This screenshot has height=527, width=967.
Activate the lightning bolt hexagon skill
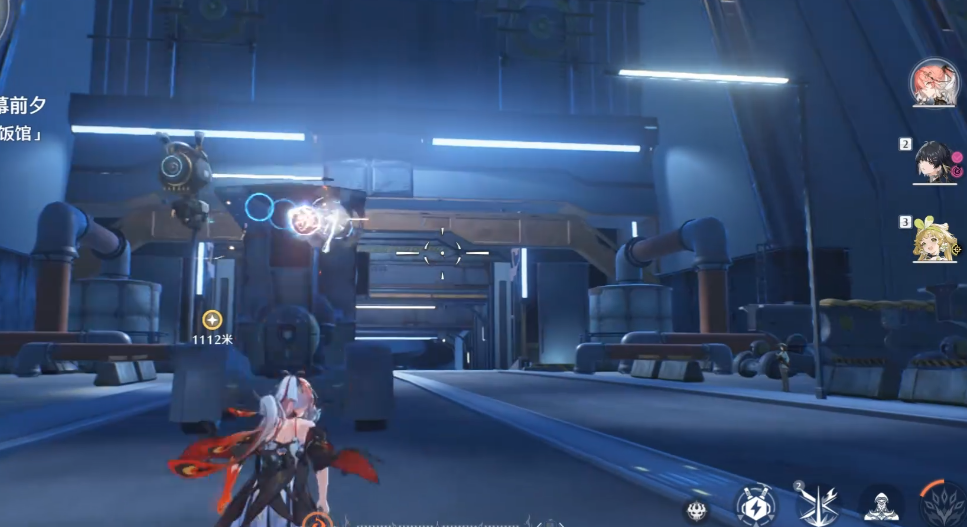(x=756, y=505)
